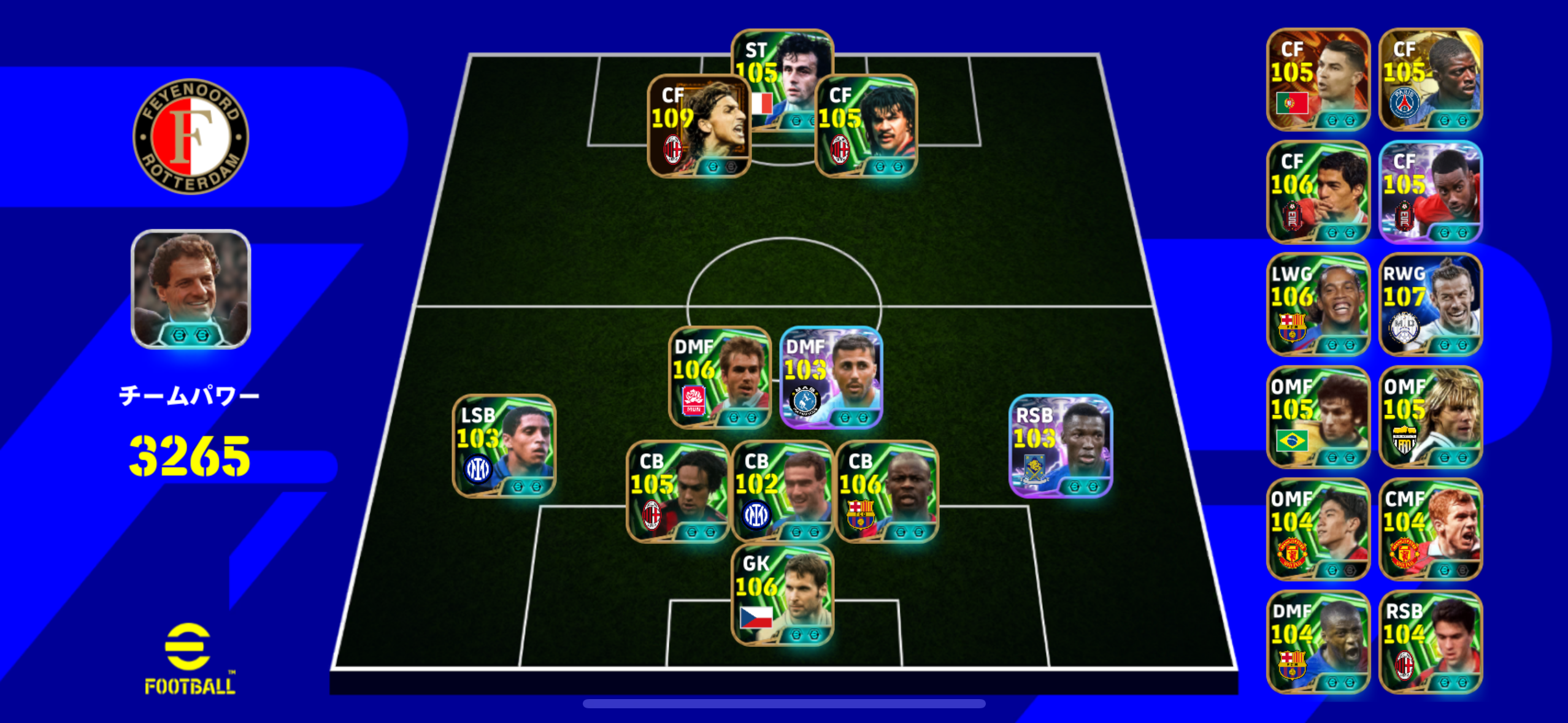
Task: Select the CF 105 Portugal substitute
Action: 1318,79
